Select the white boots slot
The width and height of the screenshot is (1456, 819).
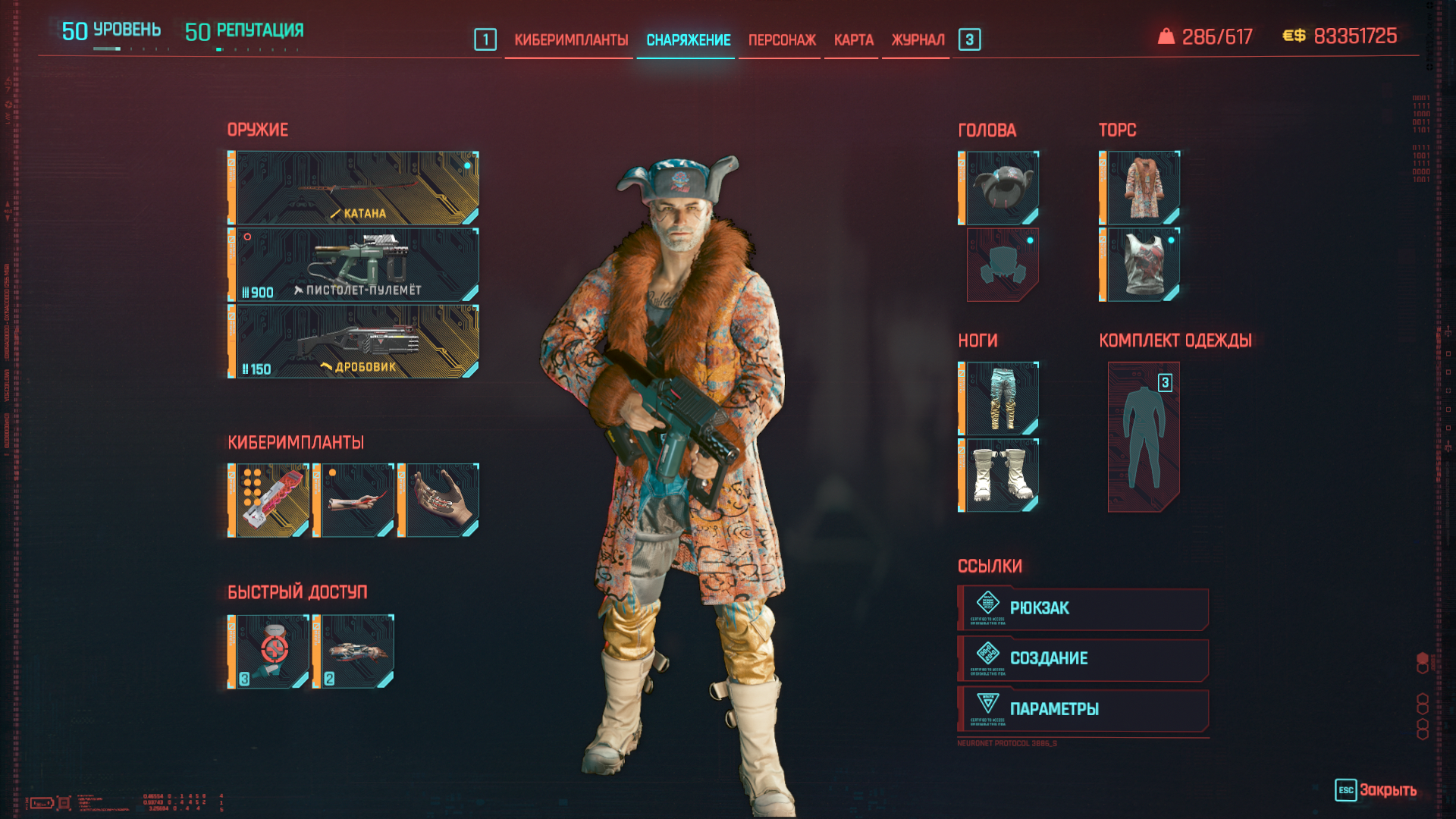tap(999, 475)
